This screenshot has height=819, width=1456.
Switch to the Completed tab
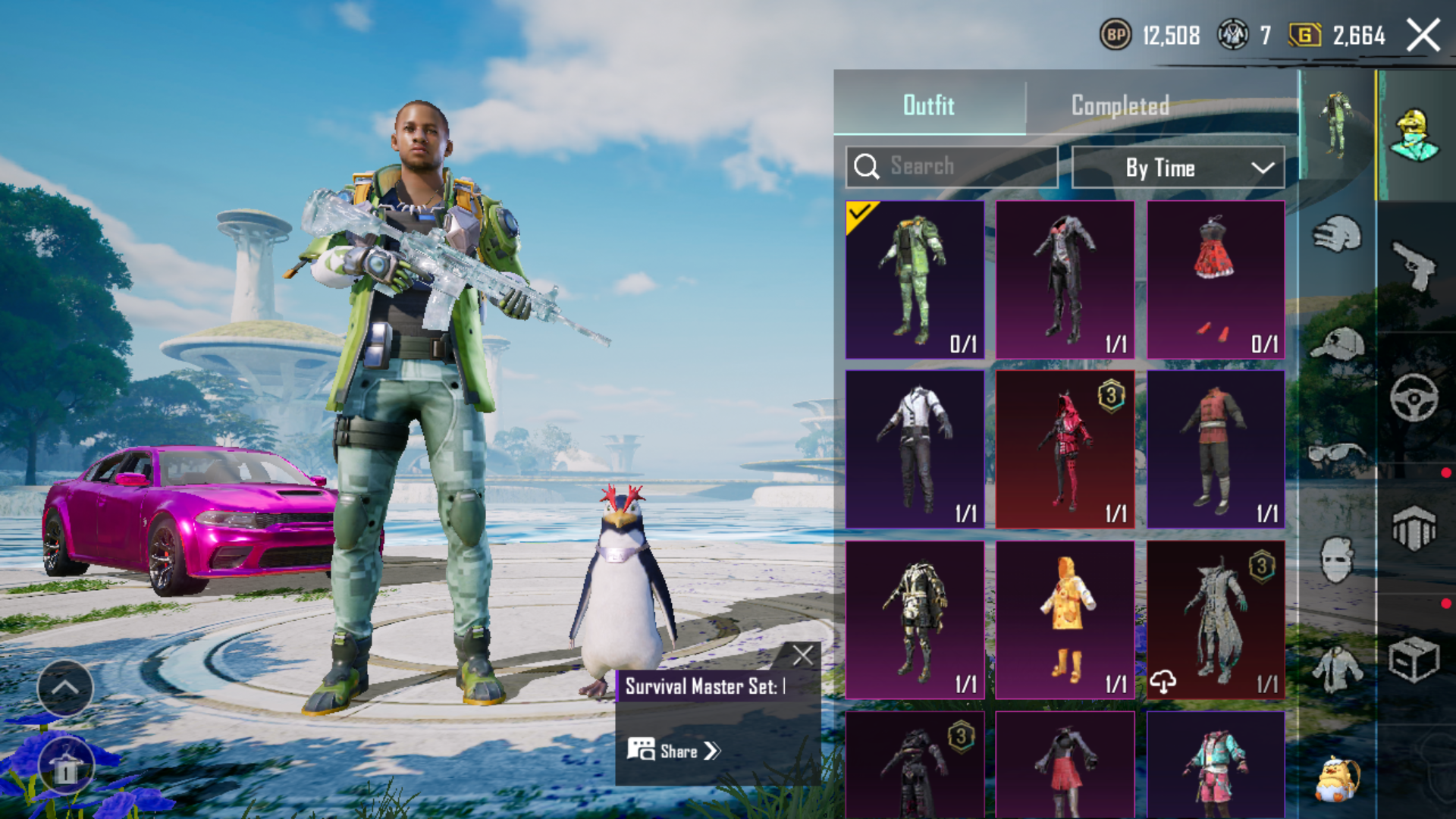pos(1120,105)
